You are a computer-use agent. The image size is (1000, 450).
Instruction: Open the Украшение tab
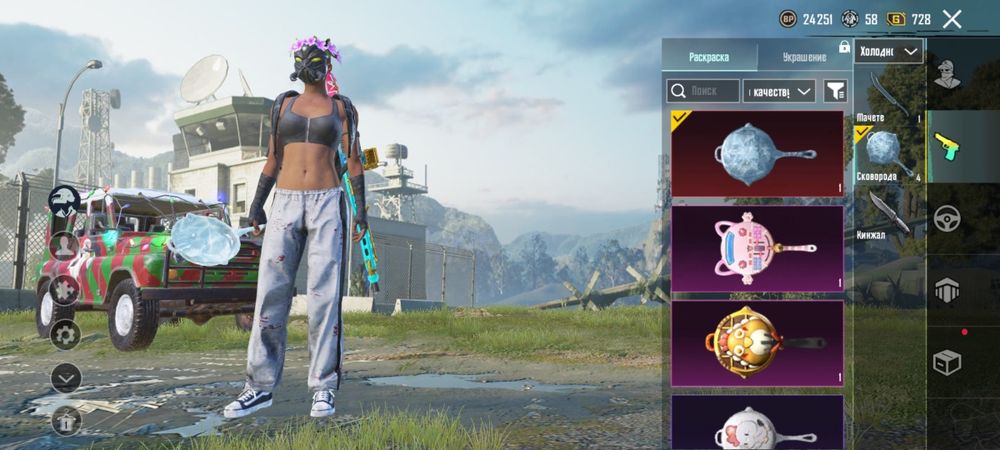pos(803,56)
